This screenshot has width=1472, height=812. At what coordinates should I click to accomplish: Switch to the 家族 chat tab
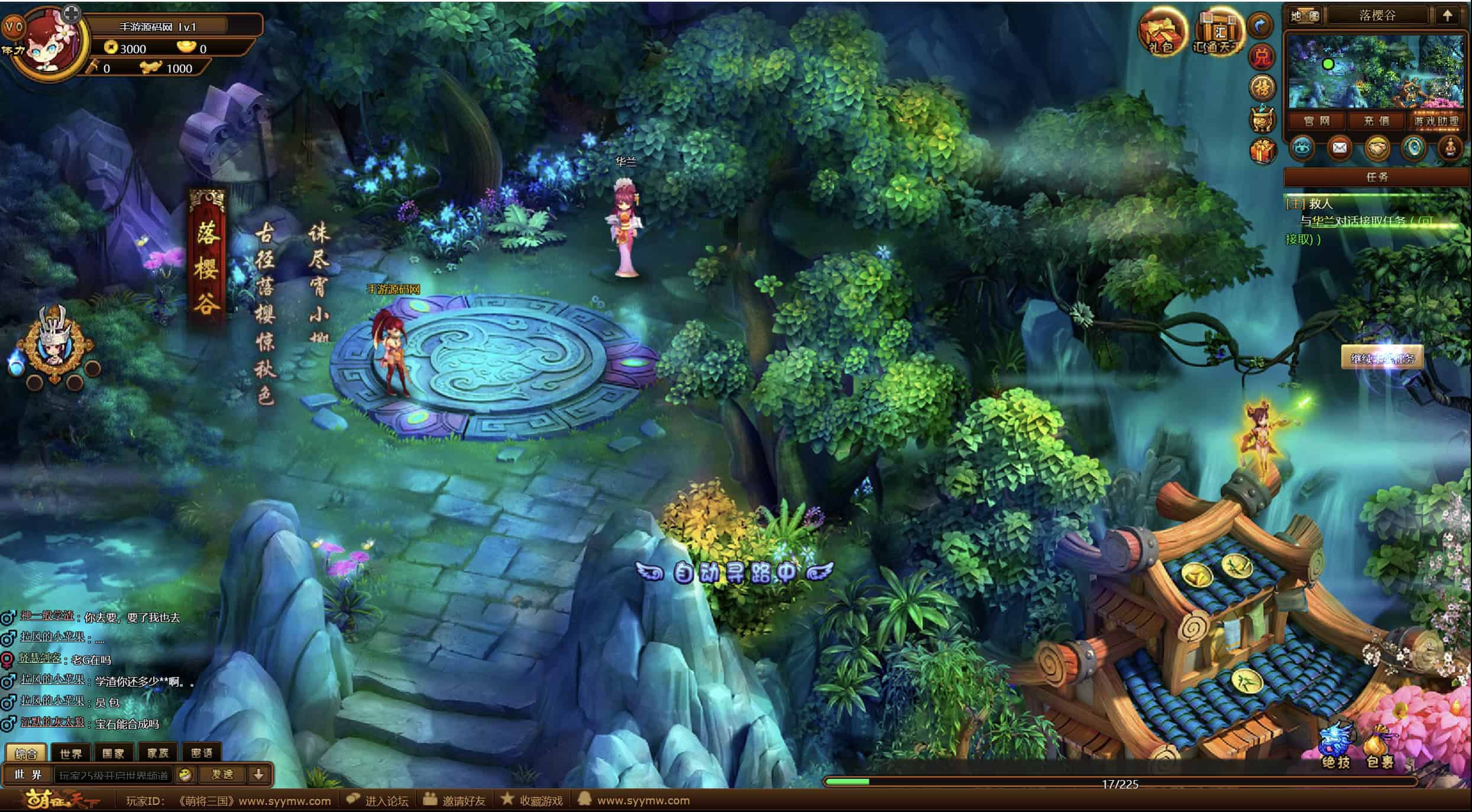[158, 753]
